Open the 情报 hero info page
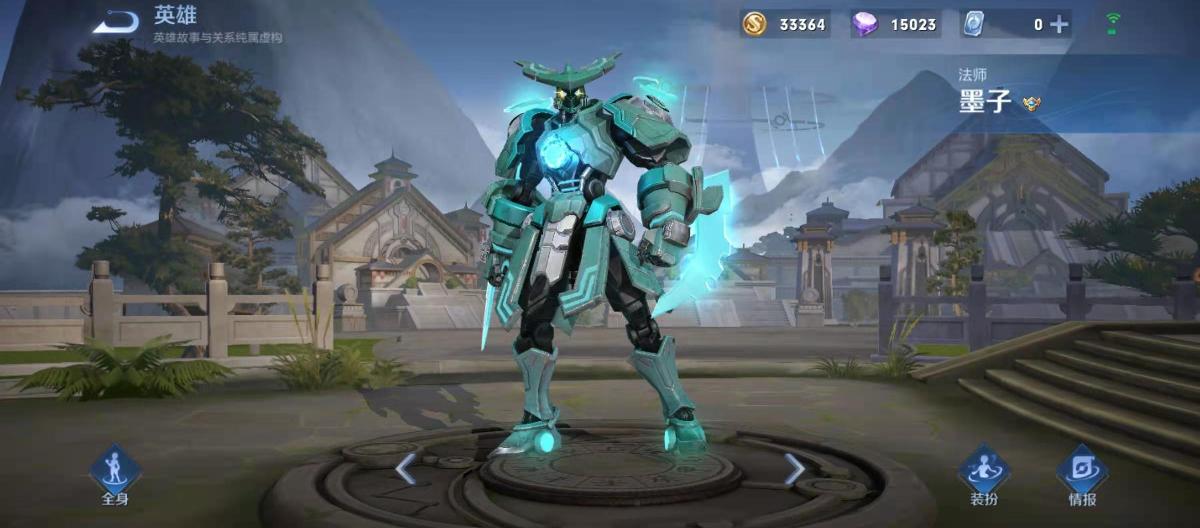 [1082, 472]
